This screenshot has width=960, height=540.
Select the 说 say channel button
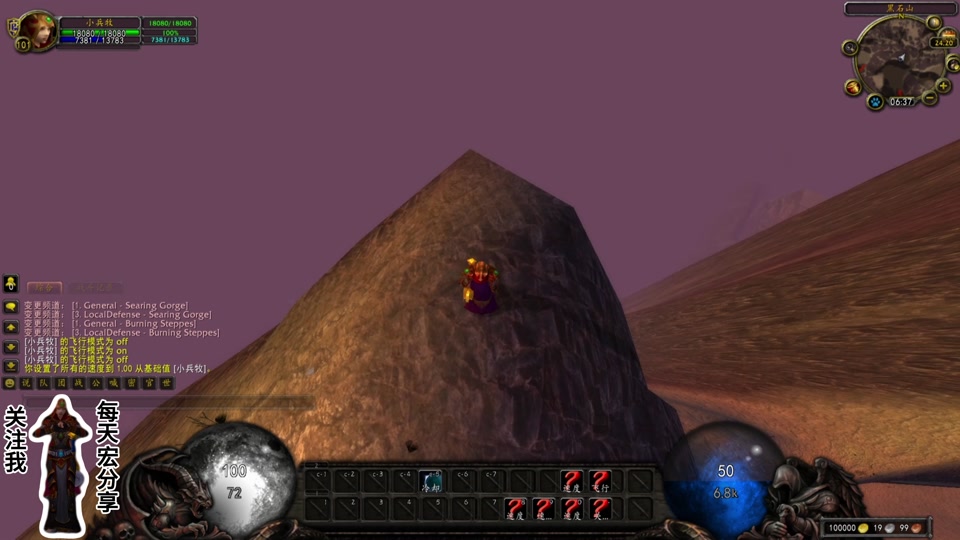(x=27, y=383)
